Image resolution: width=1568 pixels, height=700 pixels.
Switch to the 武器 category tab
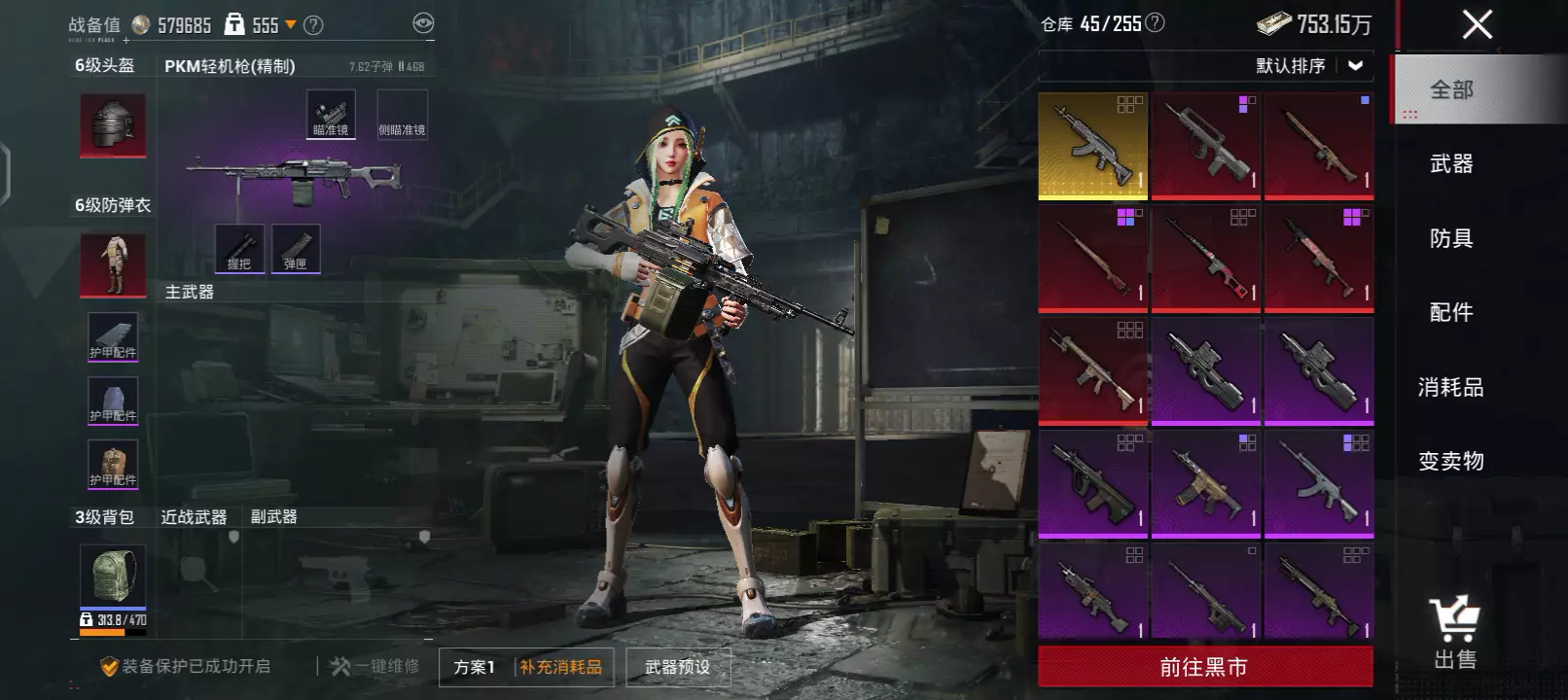tap(1451, 164)
